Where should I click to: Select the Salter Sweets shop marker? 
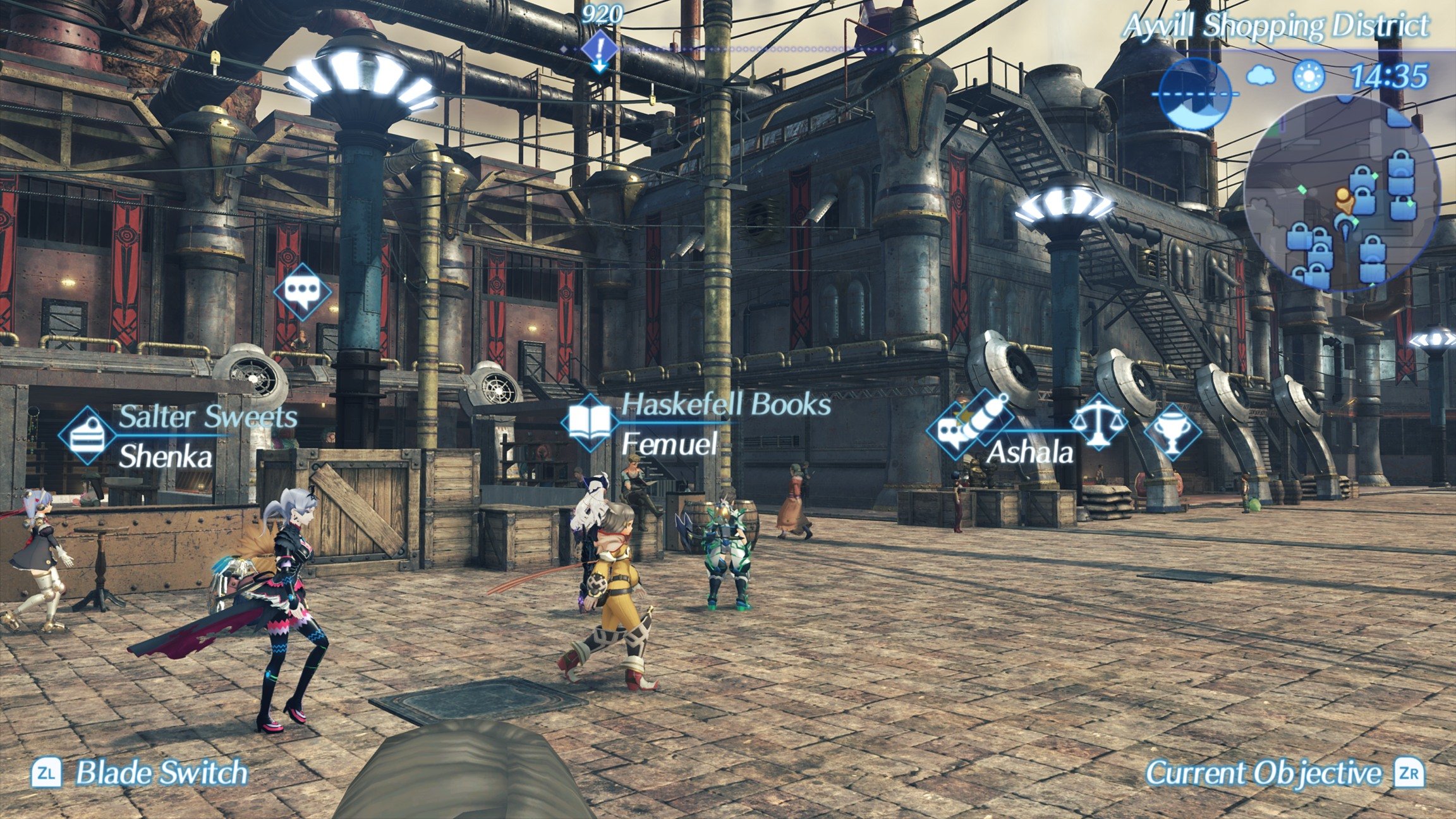[x=87, y=436]
